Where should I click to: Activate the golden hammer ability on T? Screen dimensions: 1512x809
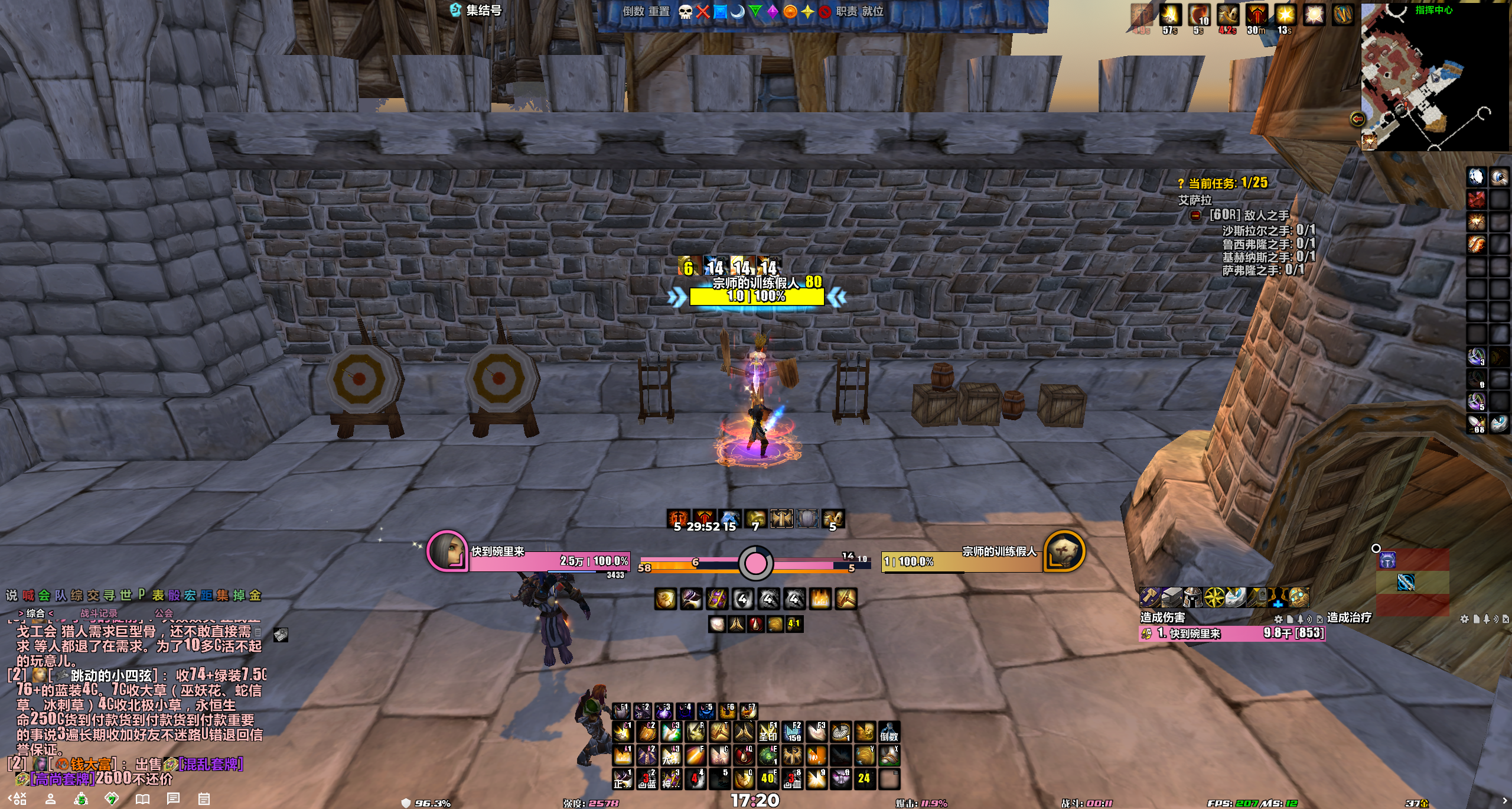719,733
